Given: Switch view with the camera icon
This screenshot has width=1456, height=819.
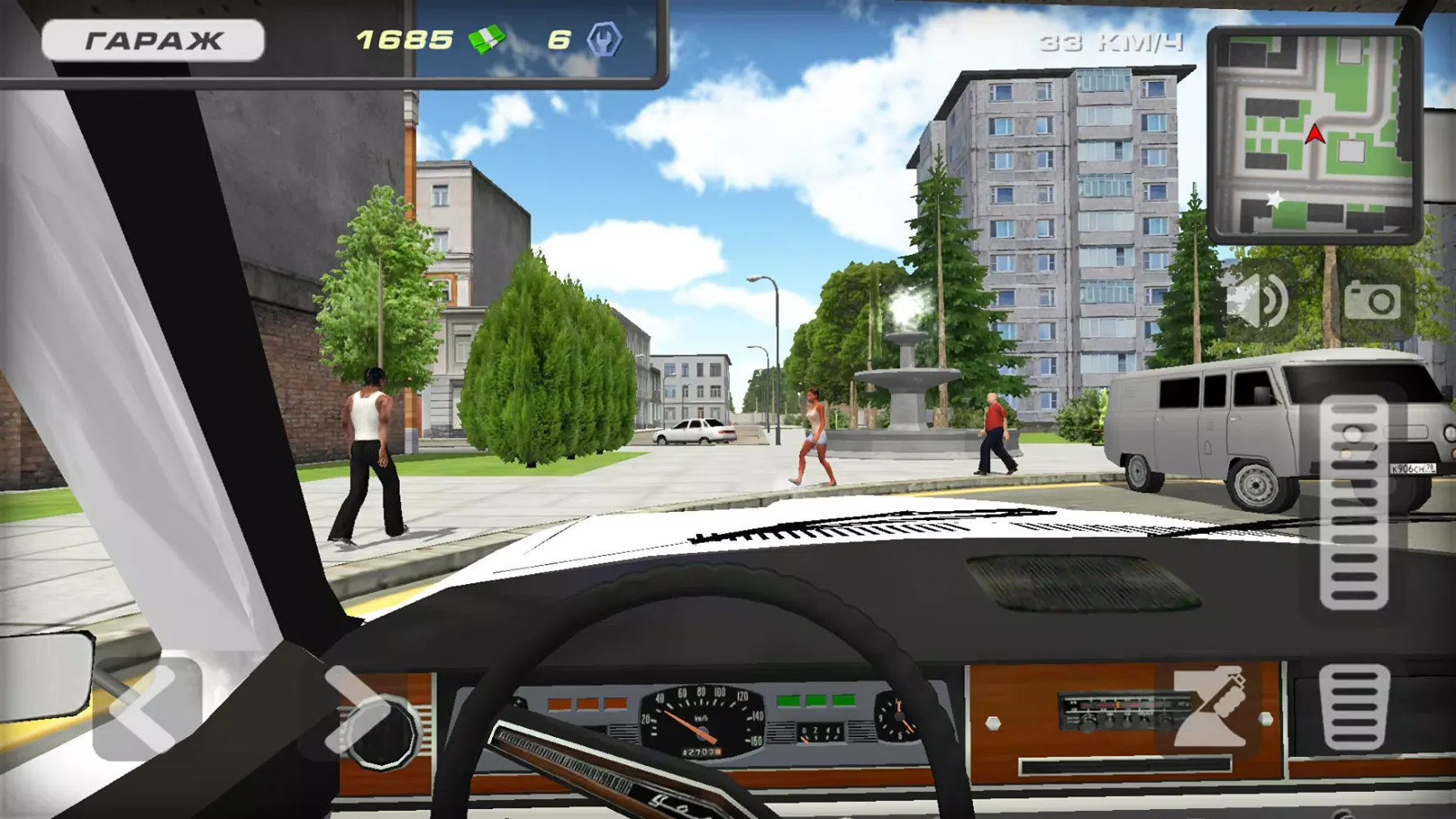Looking at the screenshot, I should pyautogui.click(x=1372, y=301).
